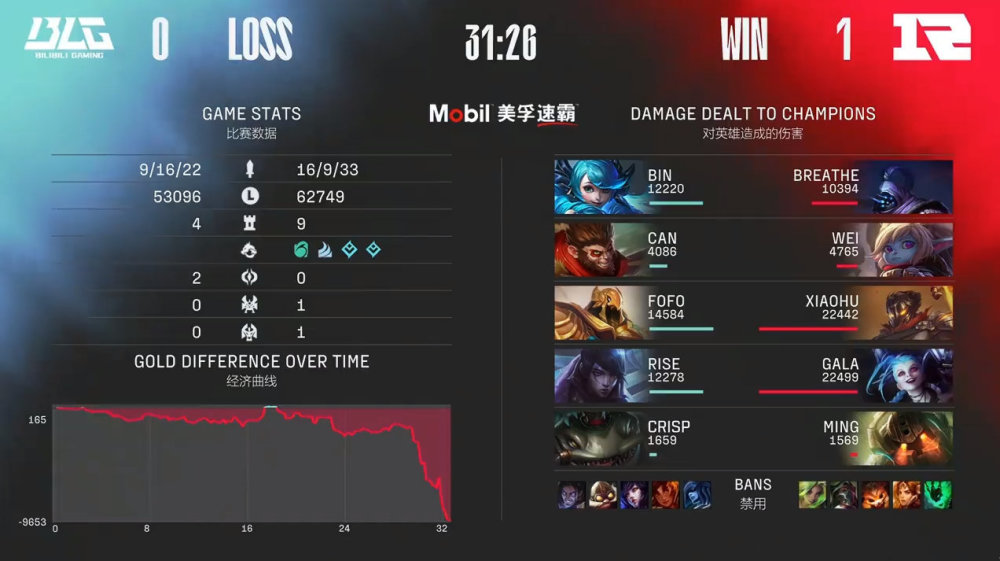This screenshot has width=1000, height=561.
Task: Select Rise's champion portrait
Action: [x=598, y=375]
